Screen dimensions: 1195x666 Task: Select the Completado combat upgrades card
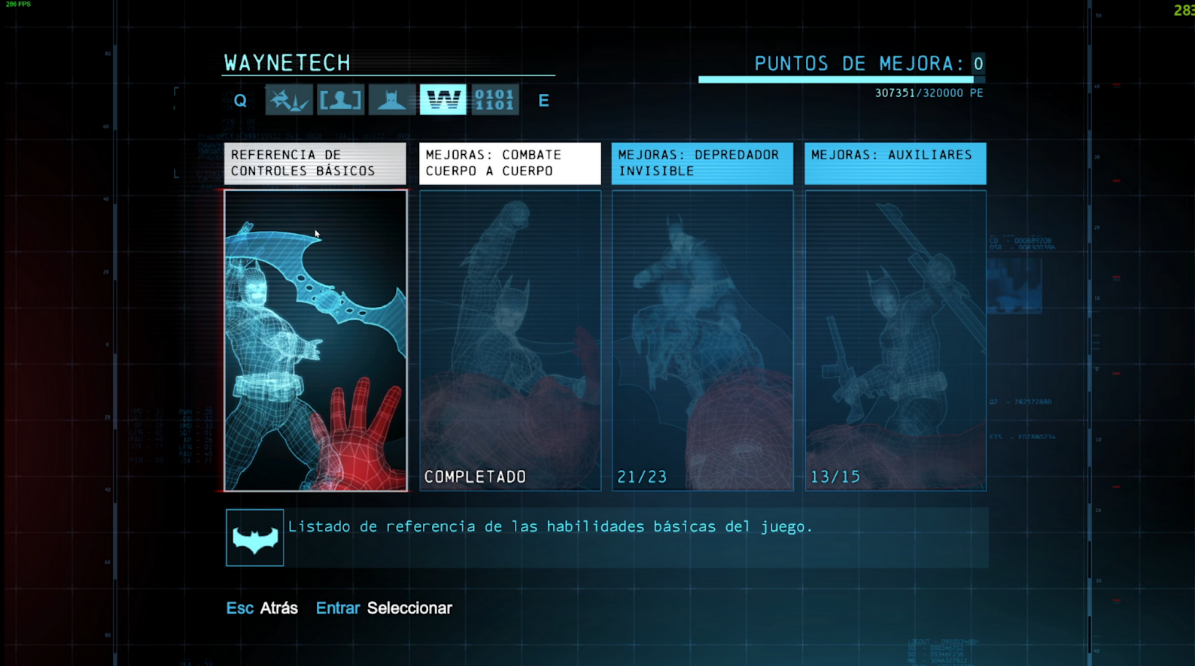click(x=509, y=340)
